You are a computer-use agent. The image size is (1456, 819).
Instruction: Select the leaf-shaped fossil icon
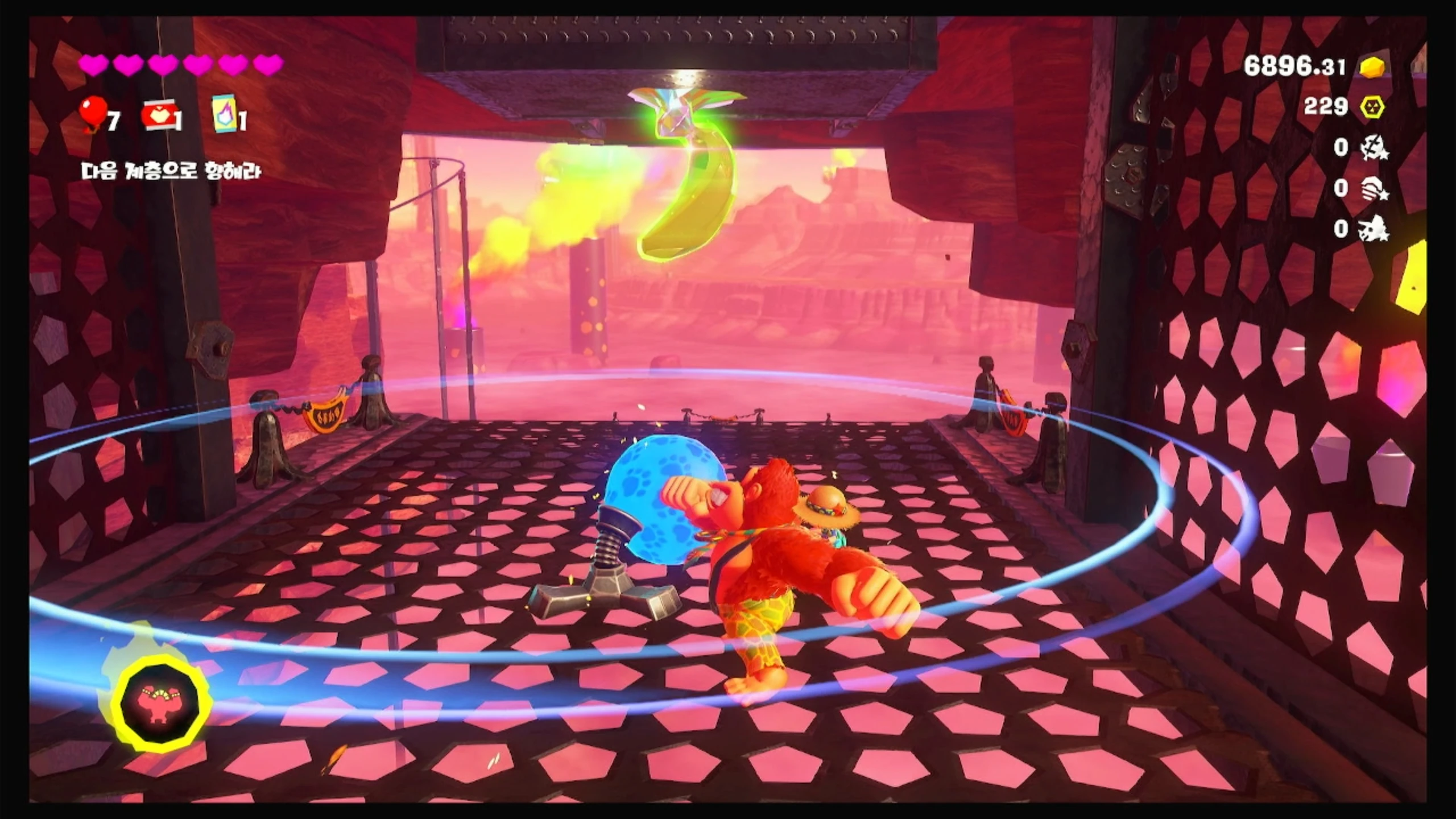(1374, 148)
